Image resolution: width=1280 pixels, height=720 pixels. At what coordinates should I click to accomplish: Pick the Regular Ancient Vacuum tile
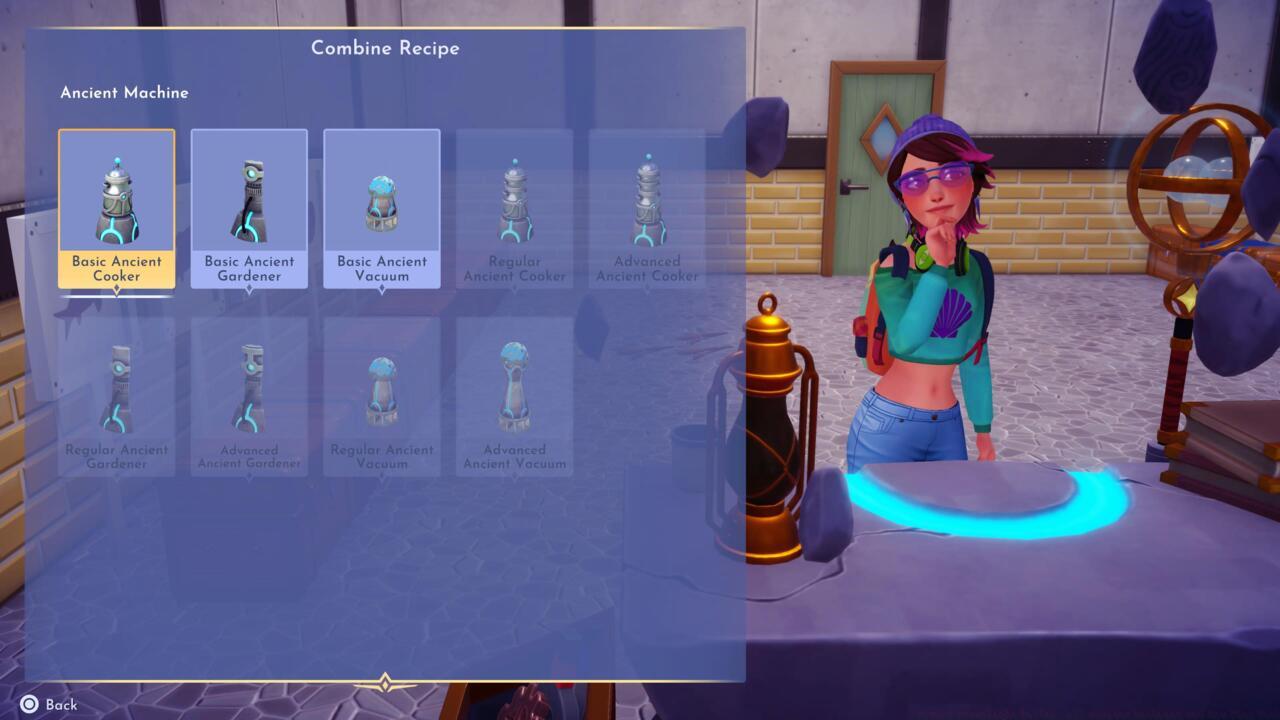click(381, 396)
